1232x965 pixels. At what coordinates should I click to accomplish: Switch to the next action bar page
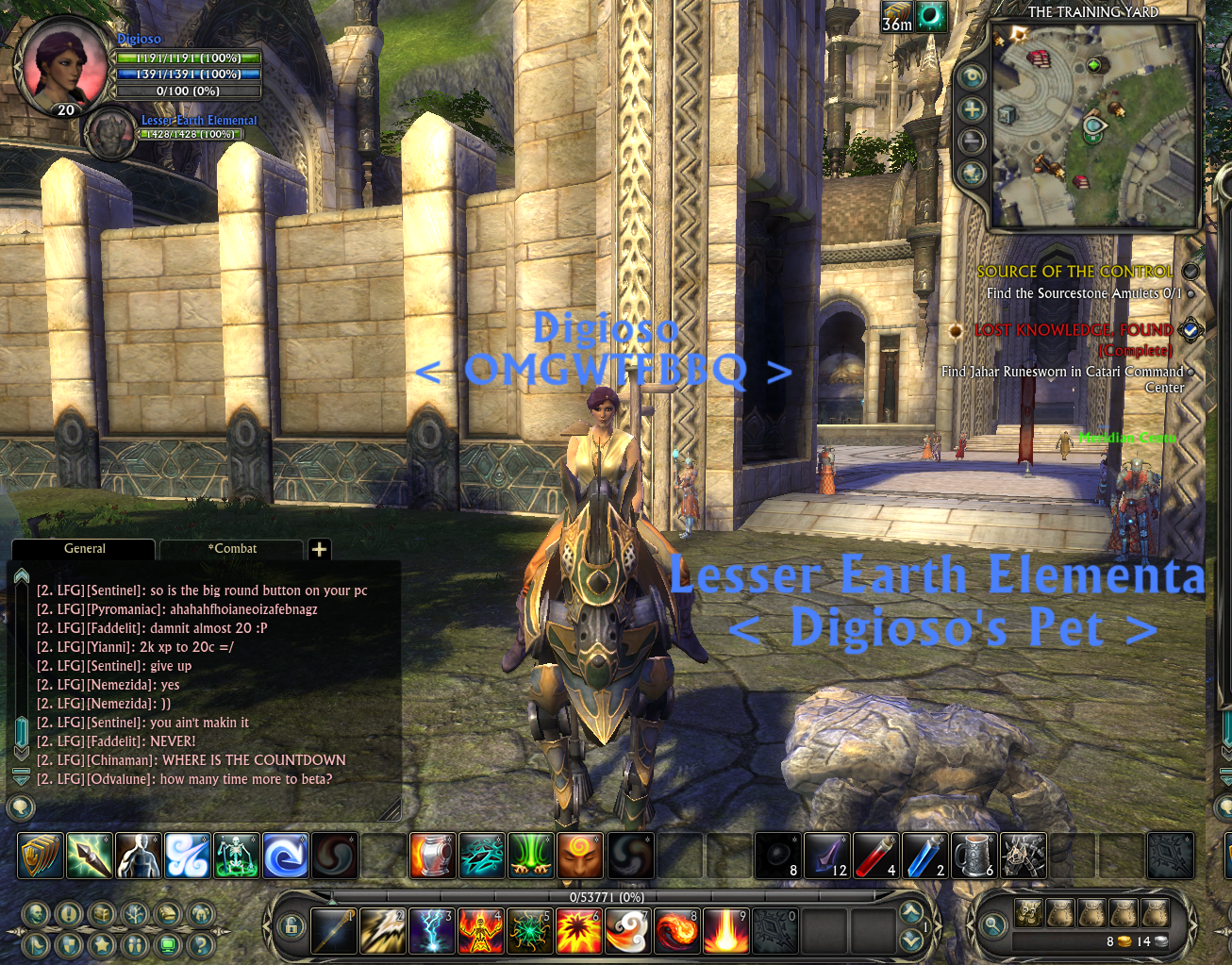tap(910, 911)
